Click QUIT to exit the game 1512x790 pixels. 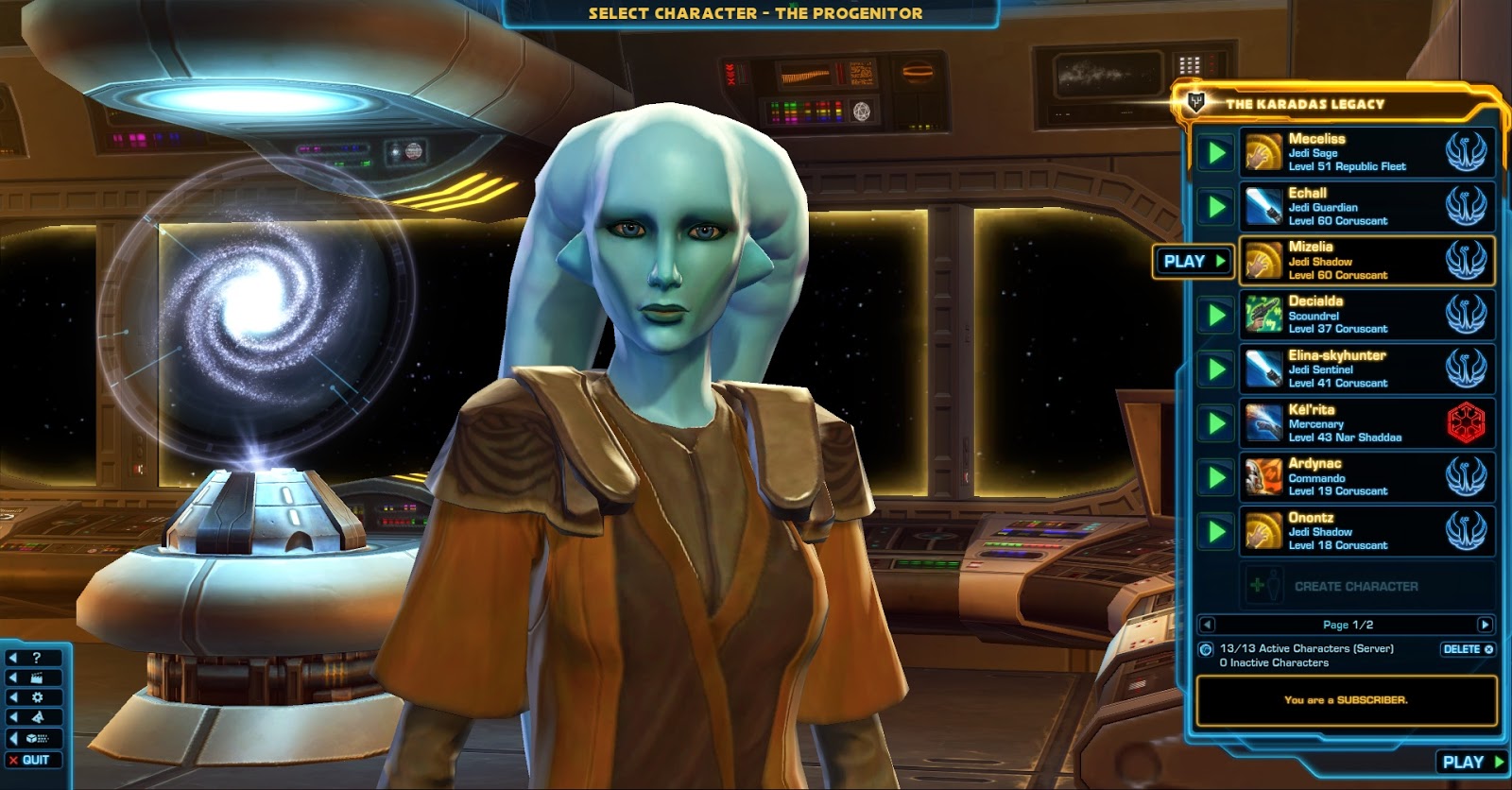36,760
